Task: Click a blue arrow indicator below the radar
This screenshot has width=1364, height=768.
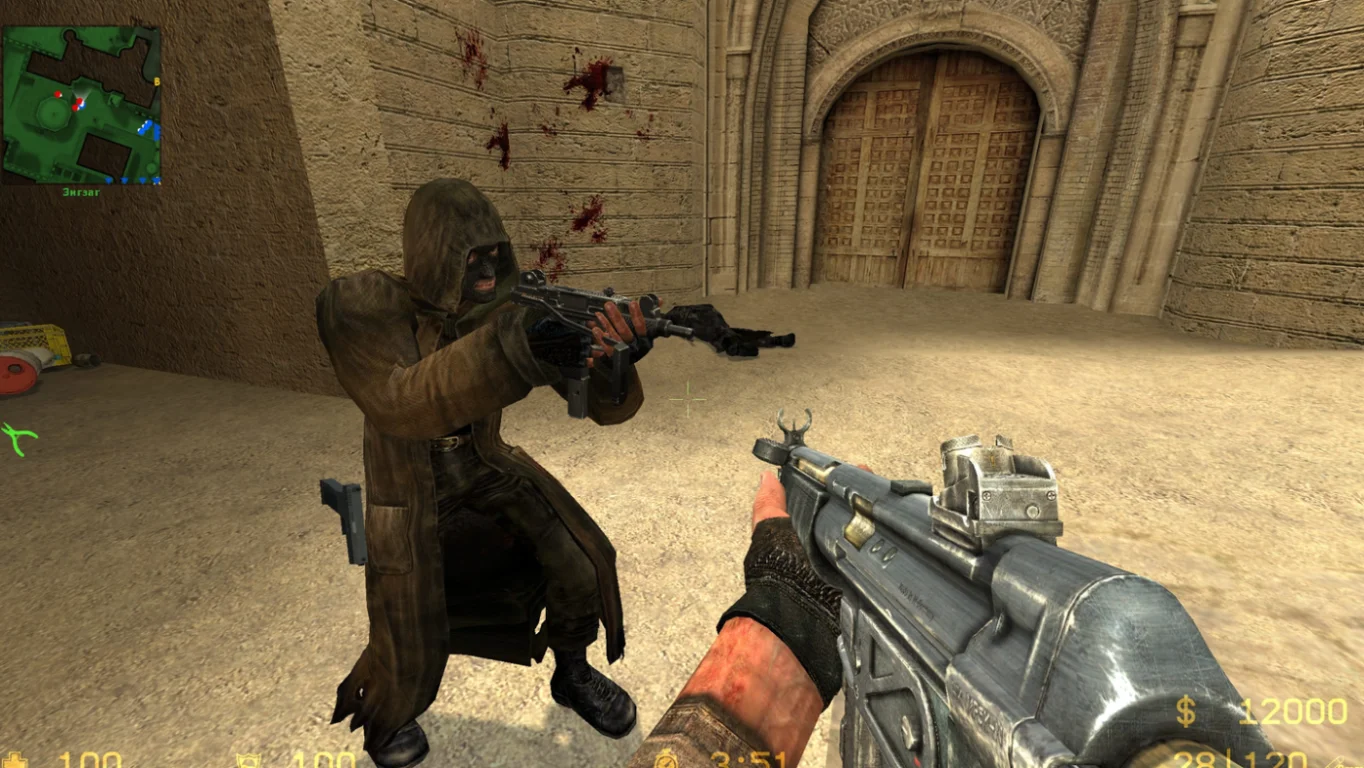Action: tap(123, 180)
